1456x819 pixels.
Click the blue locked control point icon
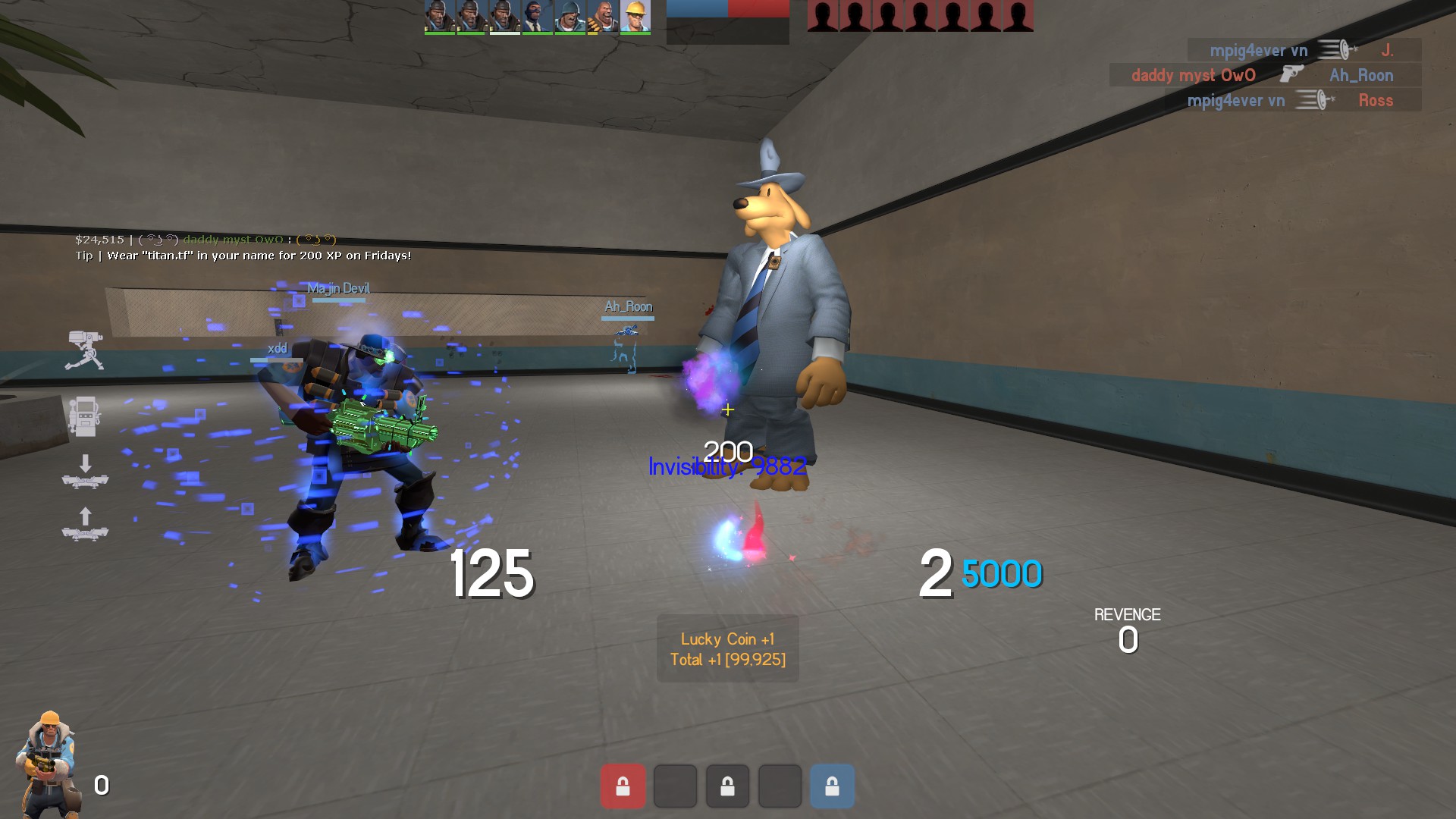point(832,786)
